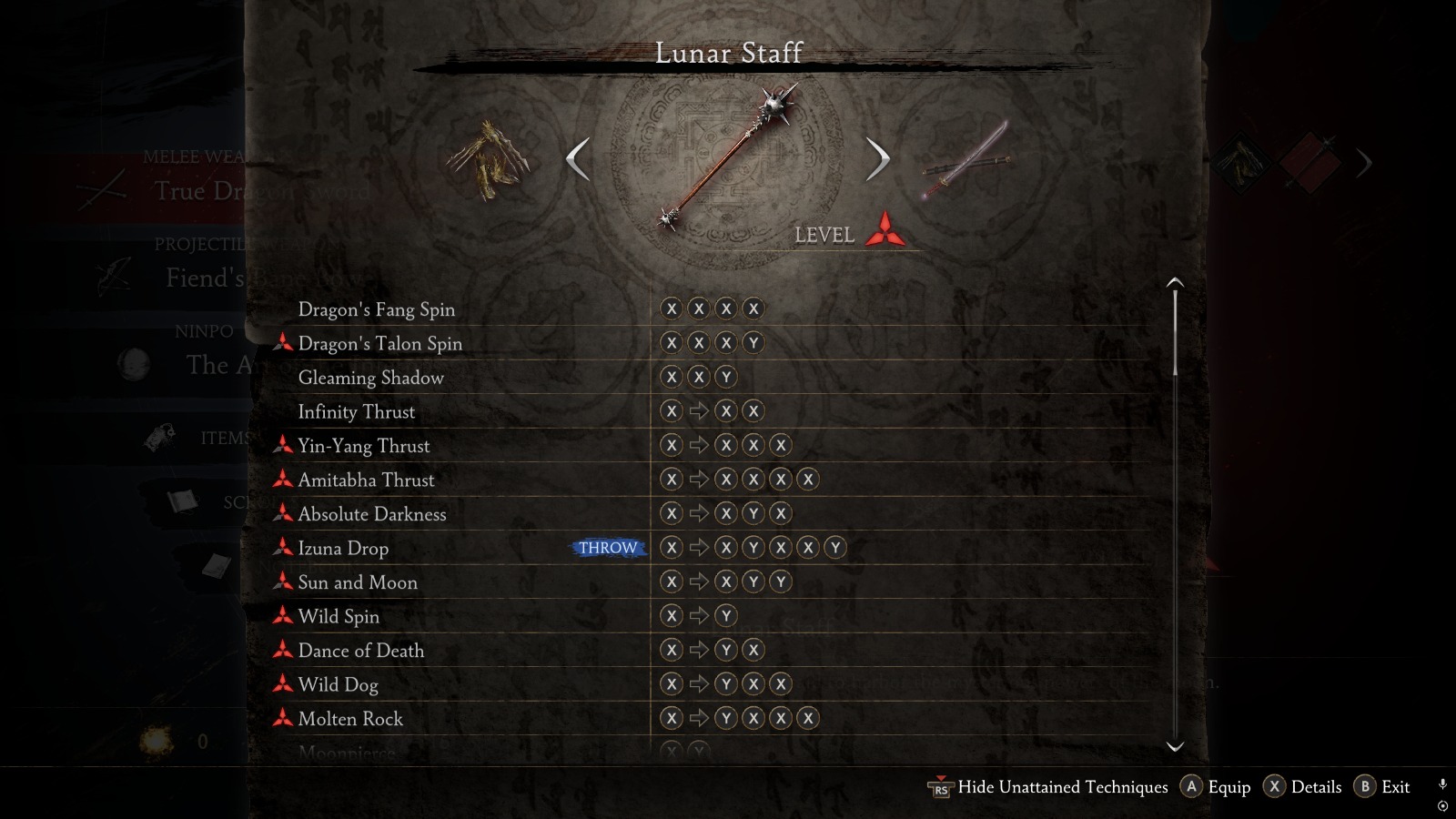1456x819 pixels.
Task: Select the Dragon's Fang Spin technique
Action: coord(377,309)
